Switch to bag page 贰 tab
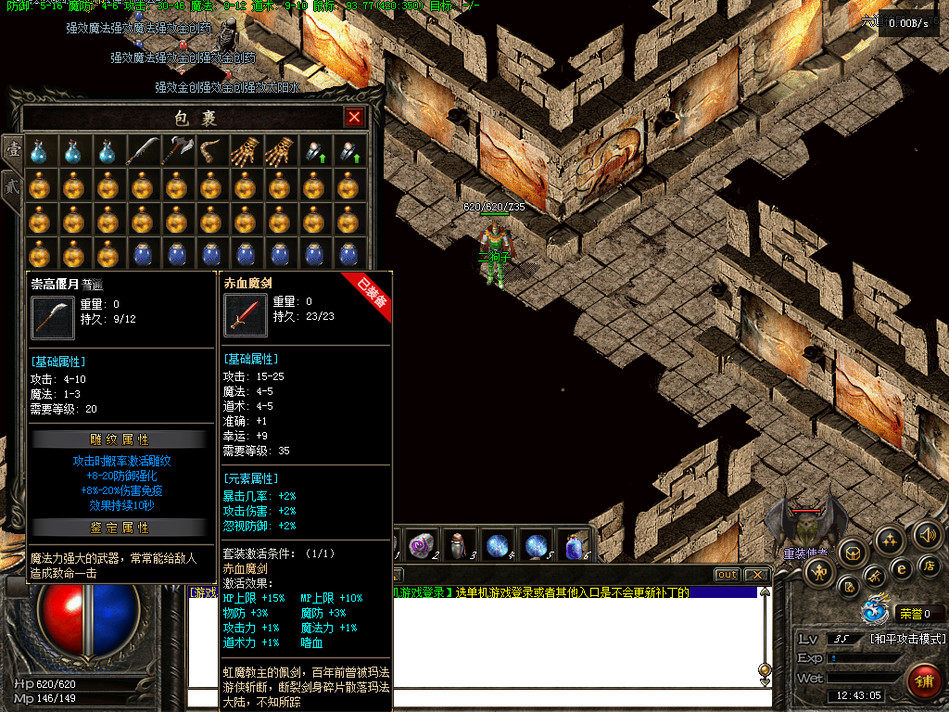 (x=13, y=185)
